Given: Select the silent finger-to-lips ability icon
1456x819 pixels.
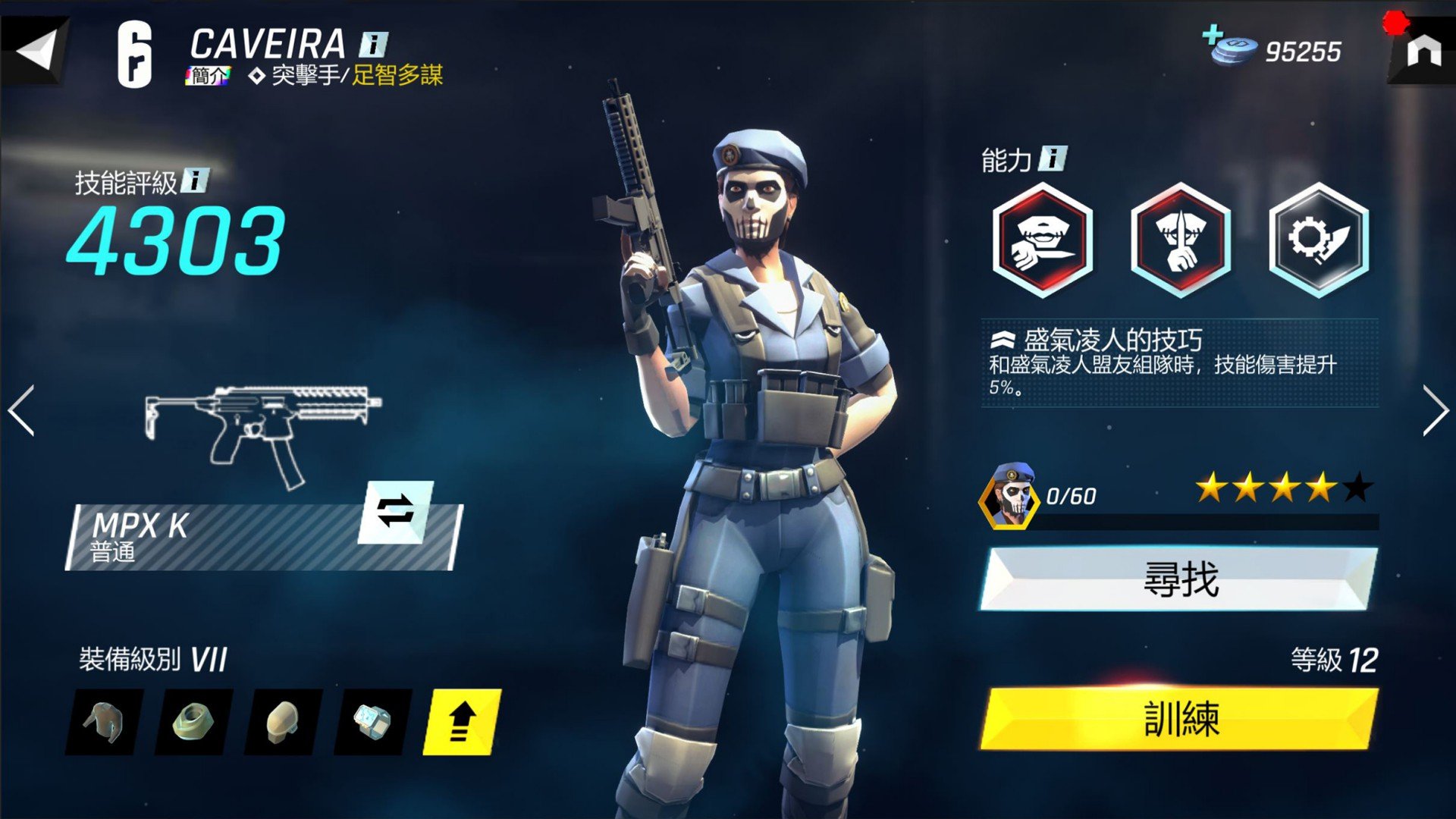Looking at the screenshot, I should point(1180,240).
